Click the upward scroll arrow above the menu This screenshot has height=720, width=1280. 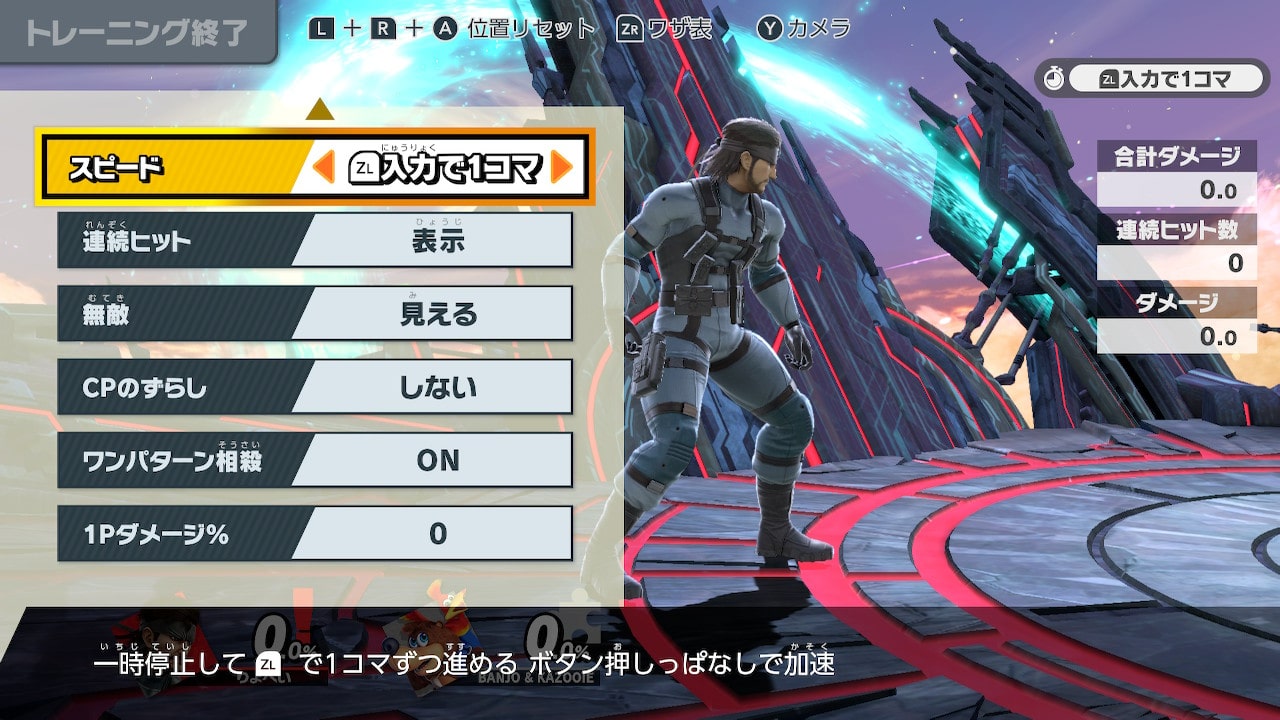pyautogui.click(x=319, y=109)
